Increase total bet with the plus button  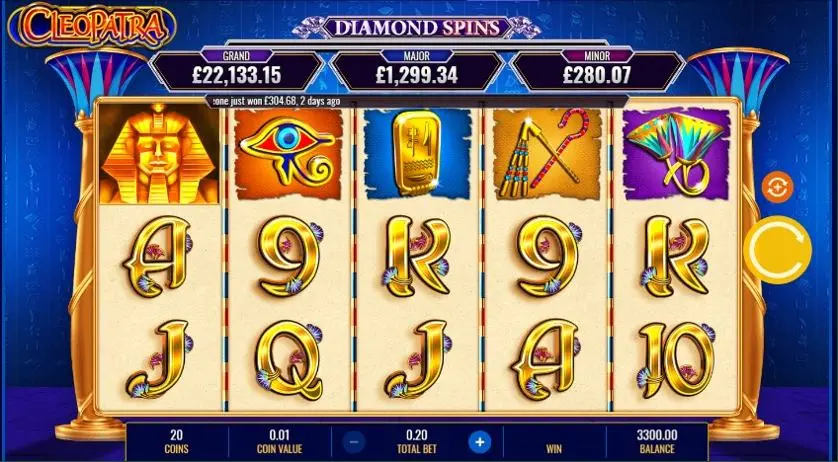click(480, 441)
